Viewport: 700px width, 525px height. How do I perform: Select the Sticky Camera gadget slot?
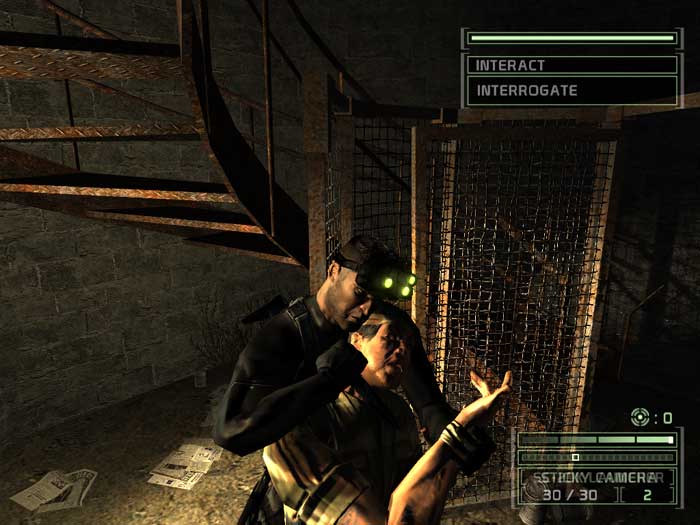[x=598, y=478]
